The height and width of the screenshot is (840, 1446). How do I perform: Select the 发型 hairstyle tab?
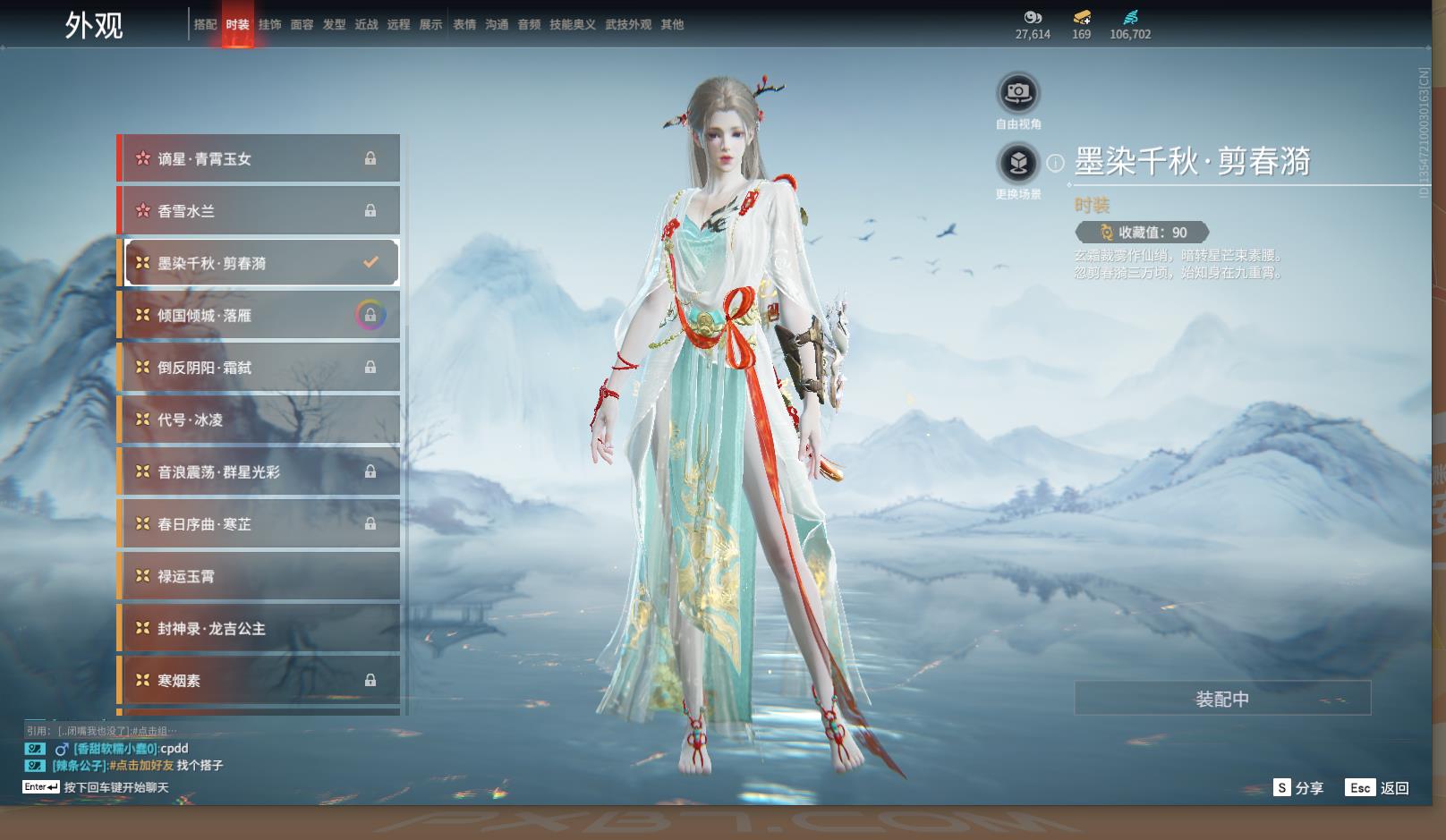[334, 25]
